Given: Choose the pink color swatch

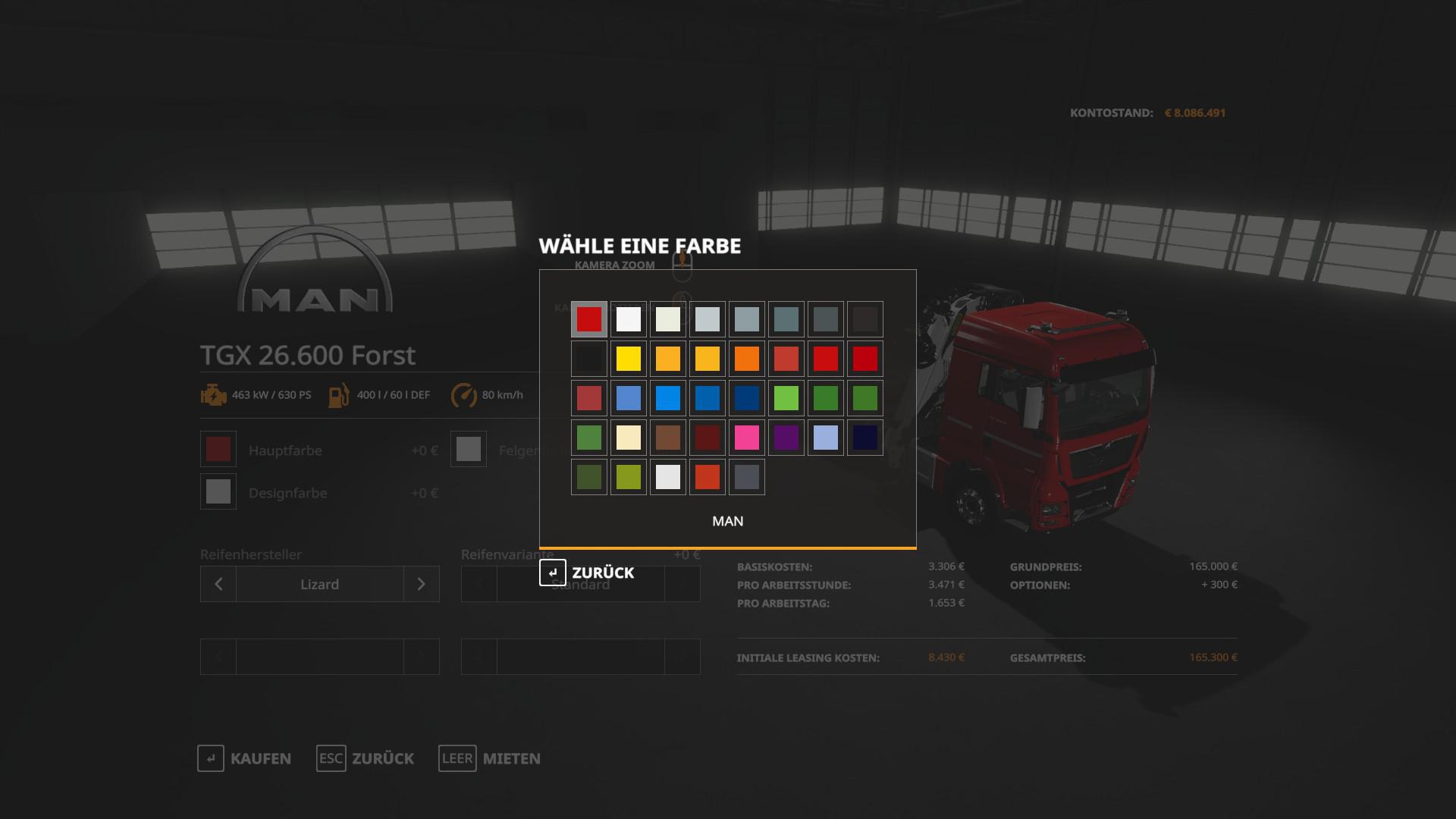Looking at the screenshot, I should point(747,438).
